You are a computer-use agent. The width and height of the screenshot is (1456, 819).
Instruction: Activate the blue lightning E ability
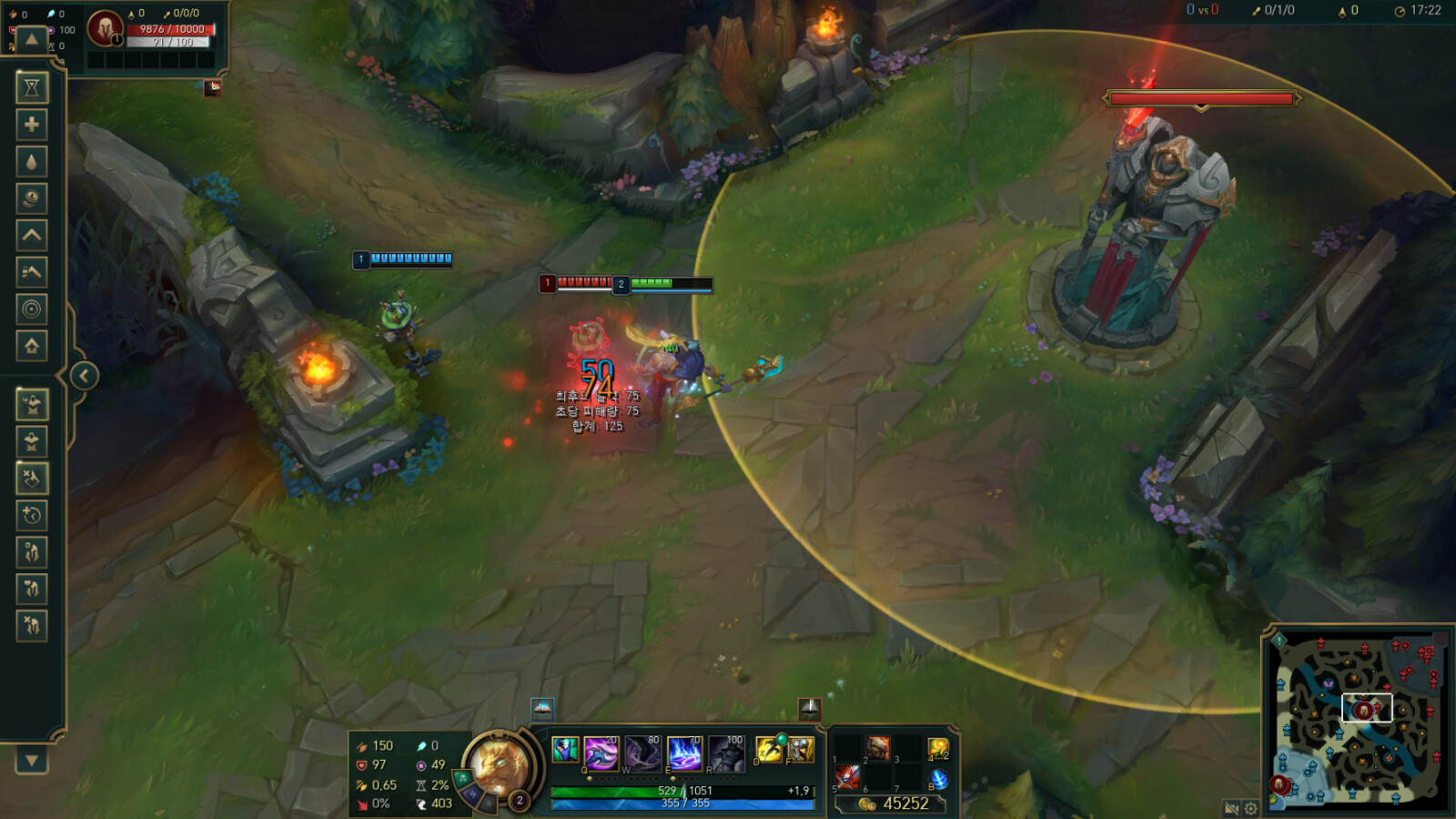[684, 753]
